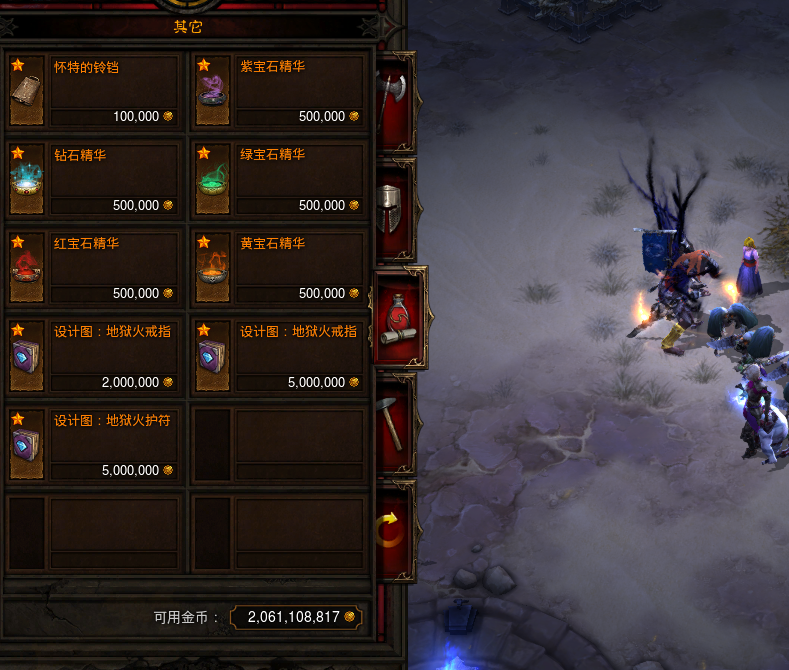Screen dimensions: 789x670
Task: Open the helmet armor tab
Action: tap(391, 207)
